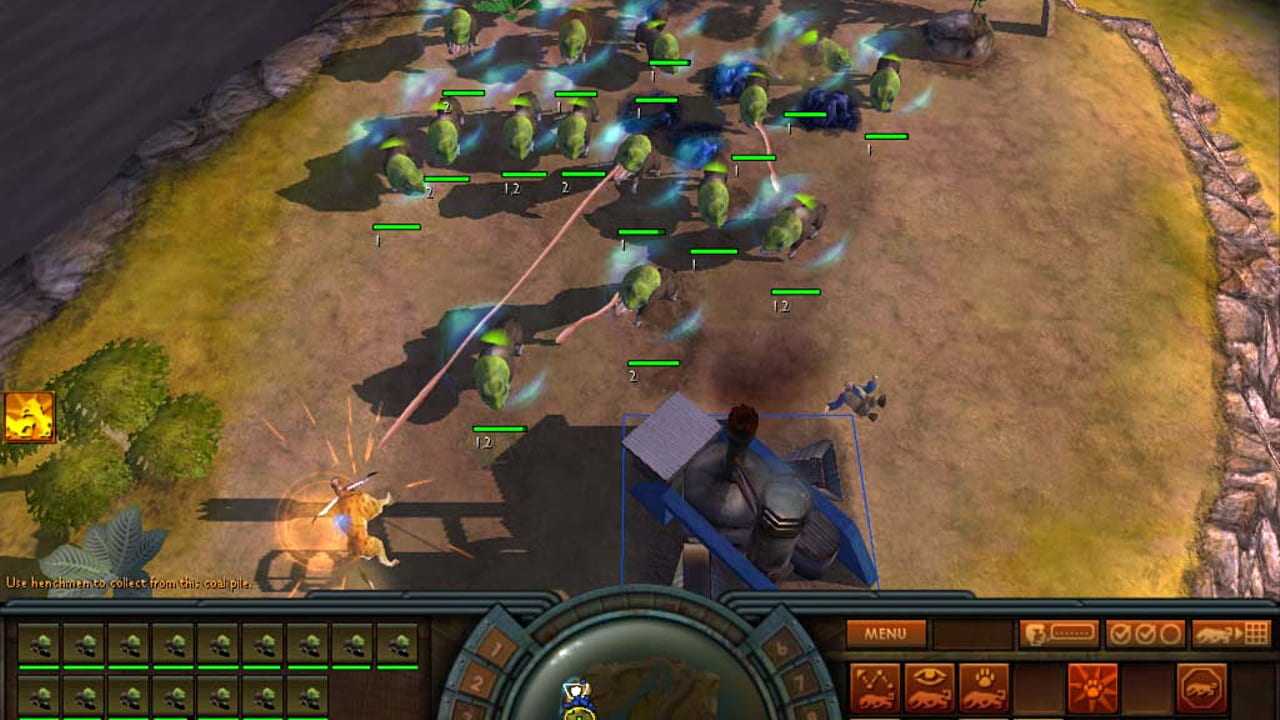
Task: Click the octagon stop command icon
Action: point(1202,688)
